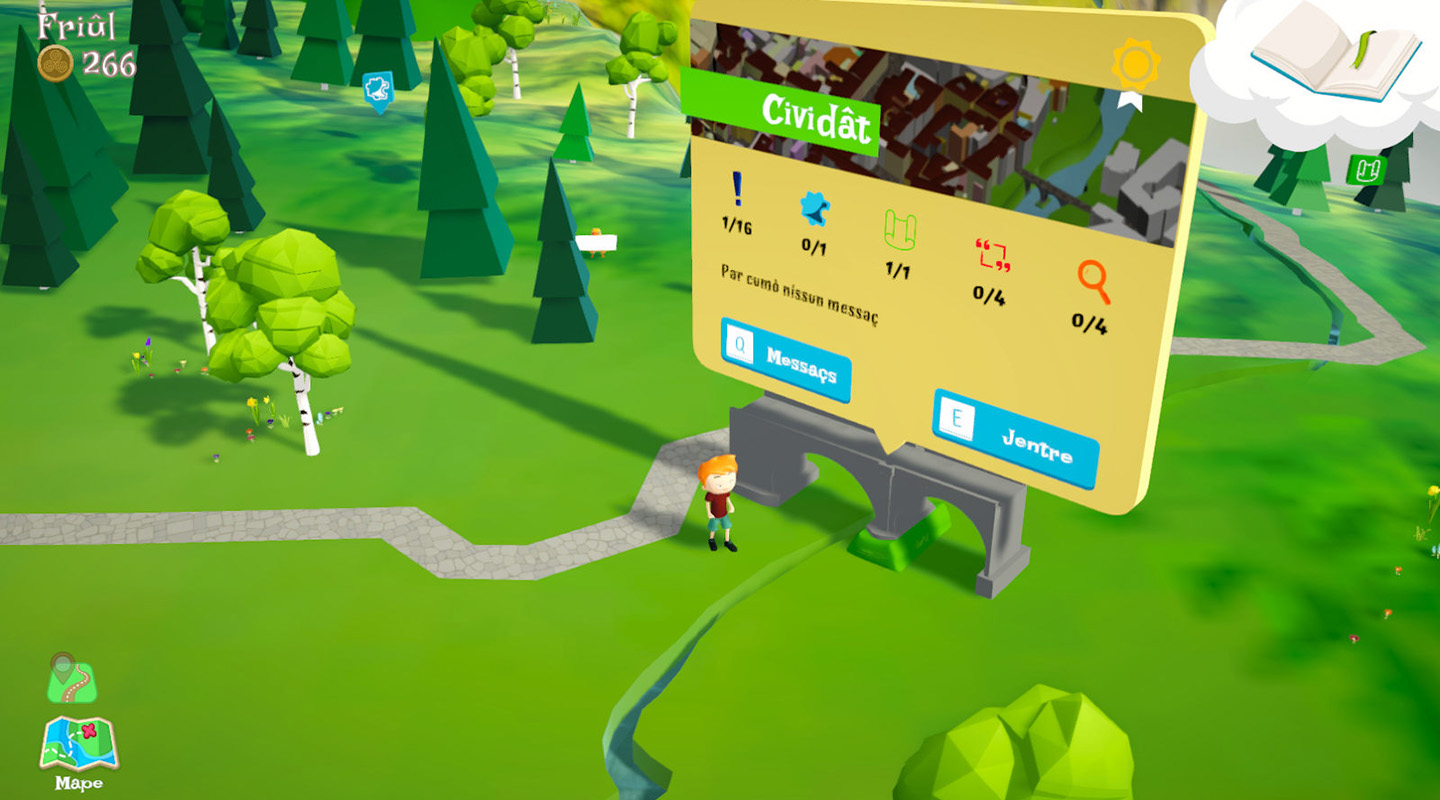Click the orange magnifying glass icon
This screenshot has width=1440, height=800.
[1093, 281]
